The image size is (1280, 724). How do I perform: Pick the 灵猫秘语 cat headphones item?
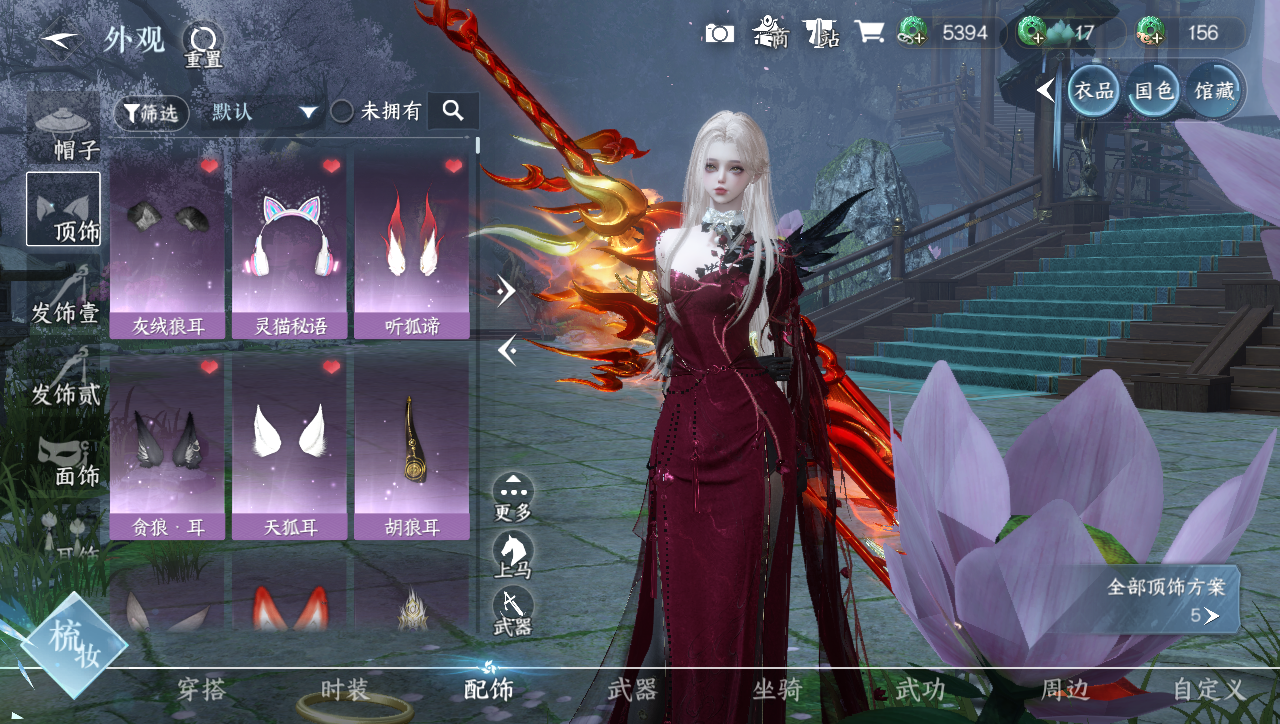(x=289, y=246)
